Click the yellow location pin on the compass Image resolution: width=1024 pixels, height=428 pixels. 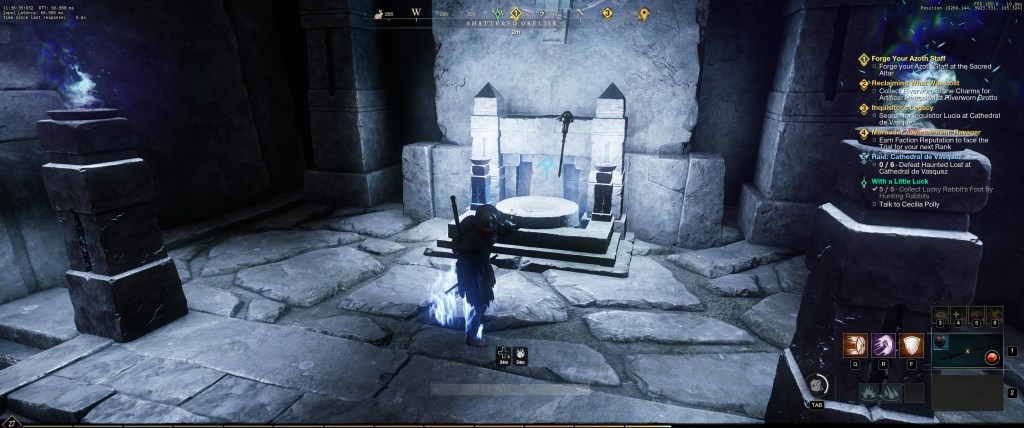(x=645, y=13)
